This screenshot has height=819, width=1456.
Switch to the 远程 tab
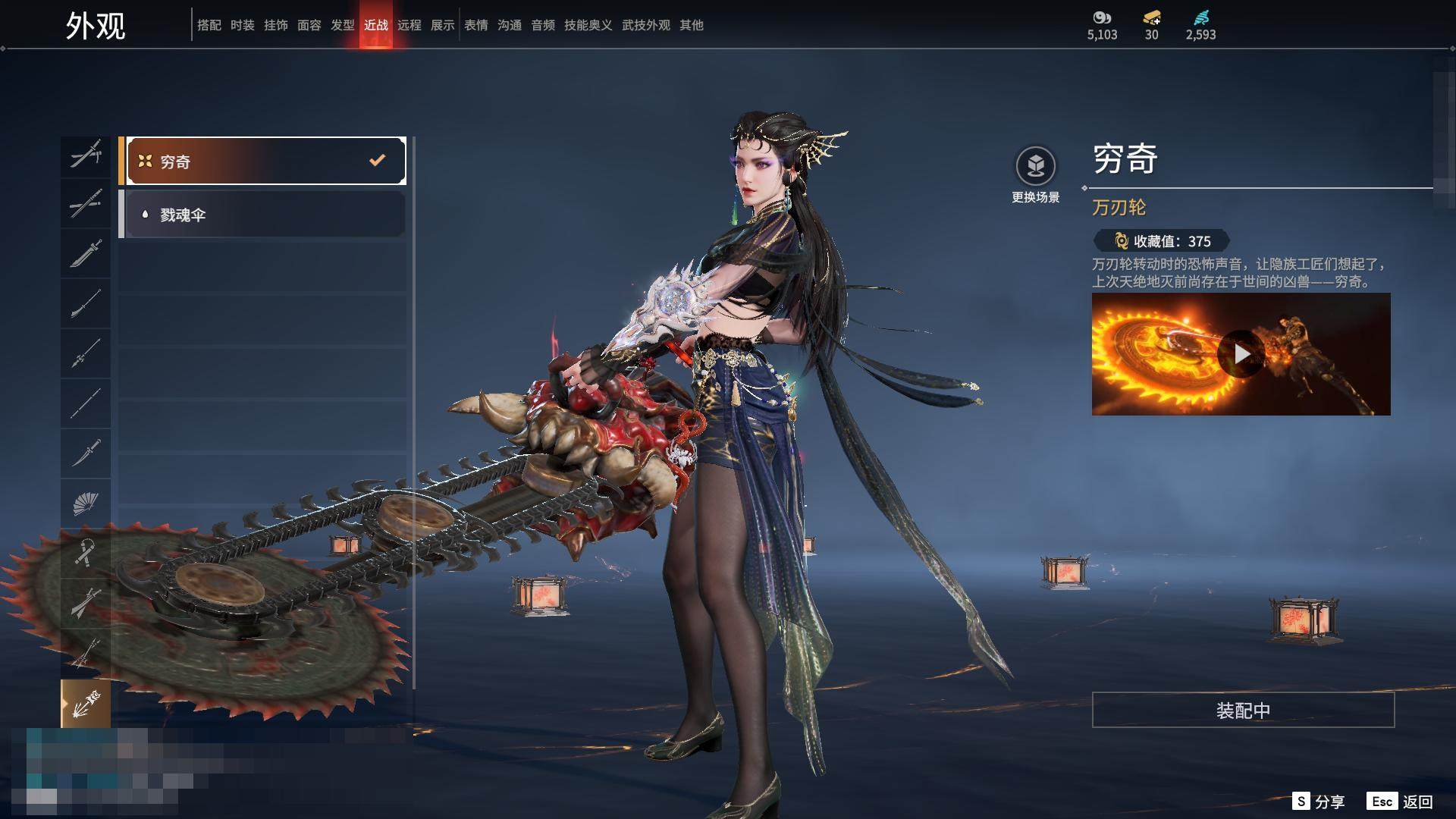point(409,25)
